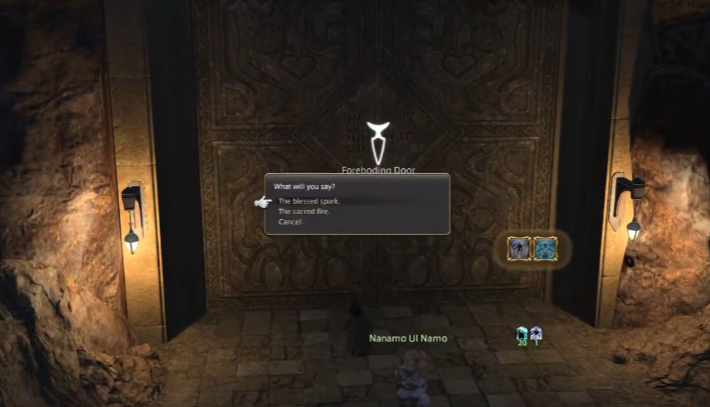Viewport: 710px width, 407px height.
Task: Activate the teal figure action icon
Action: (x=546, y=247)
